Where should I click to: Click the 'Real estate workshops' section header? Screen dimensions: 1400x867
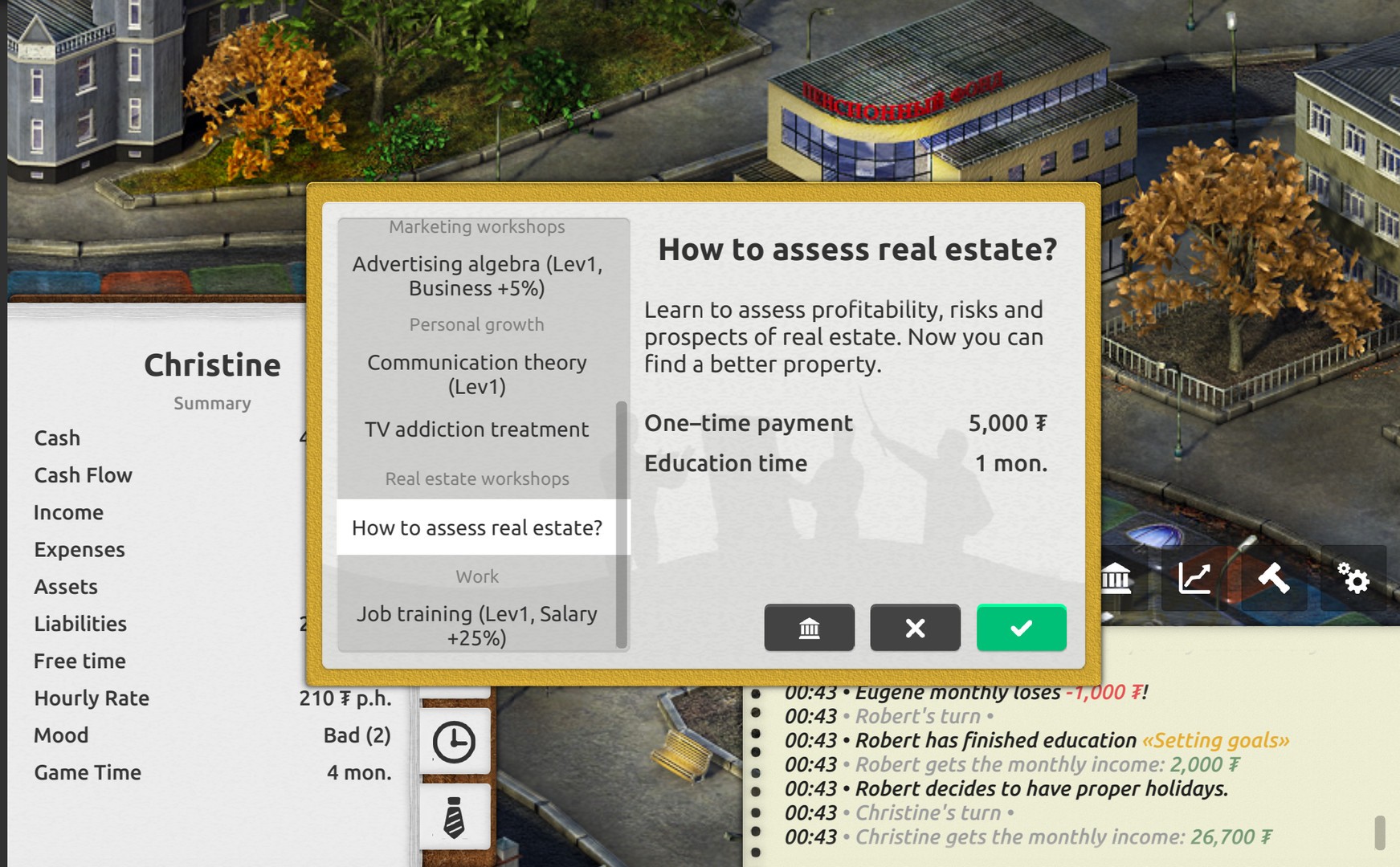pos(477,478)
